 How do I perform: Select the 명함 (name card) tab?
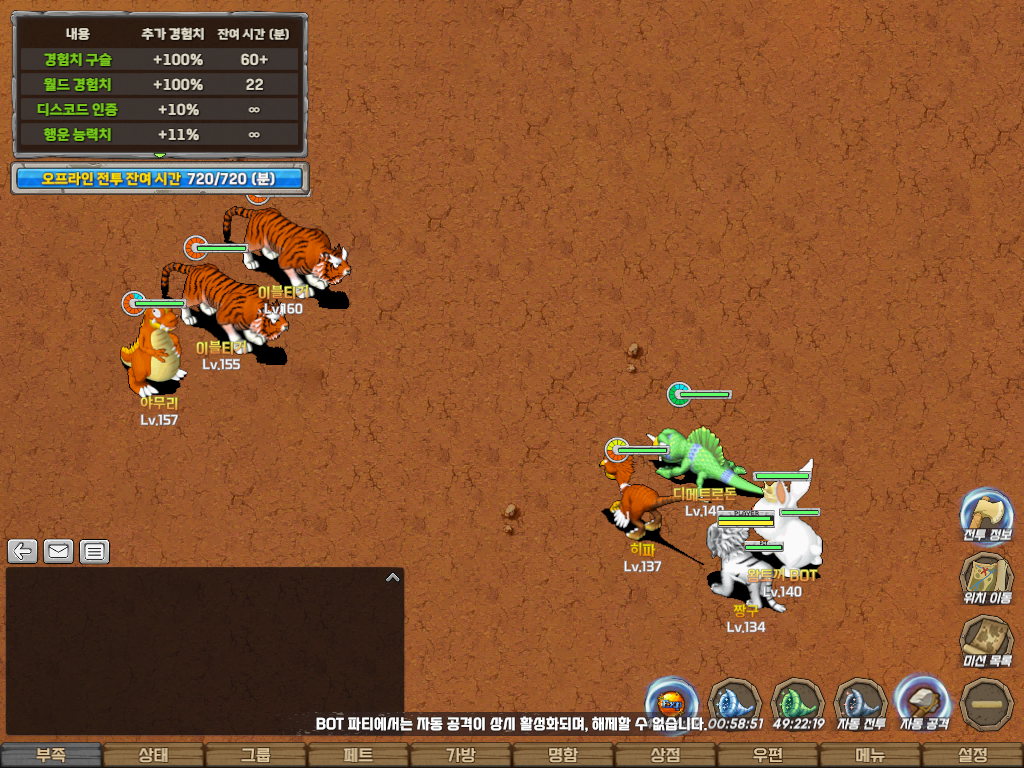(x=563, y=755)
